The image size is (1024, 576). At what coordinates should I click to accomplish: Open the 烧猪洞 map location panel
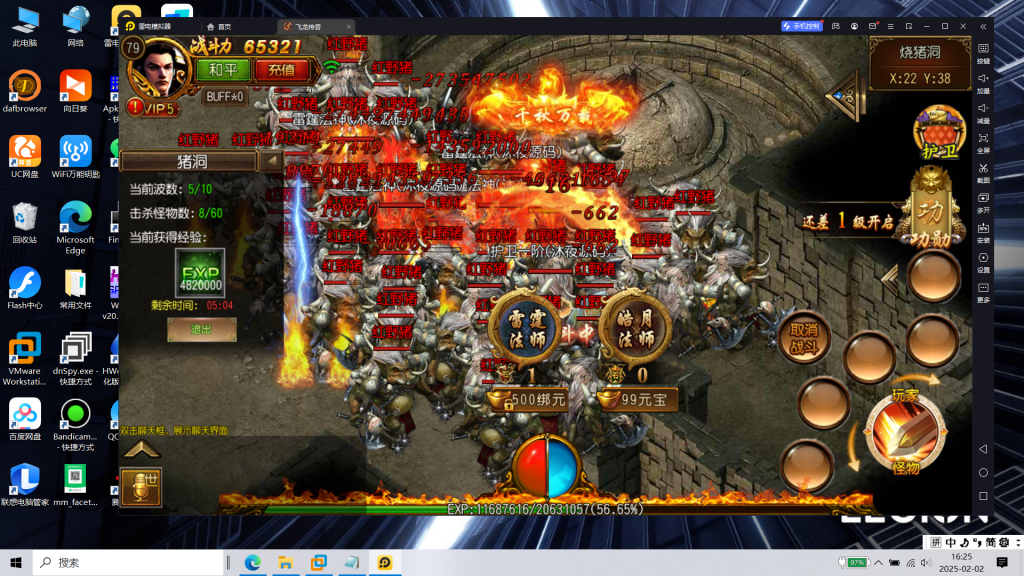pyautogui.click(x=918, y=63)
